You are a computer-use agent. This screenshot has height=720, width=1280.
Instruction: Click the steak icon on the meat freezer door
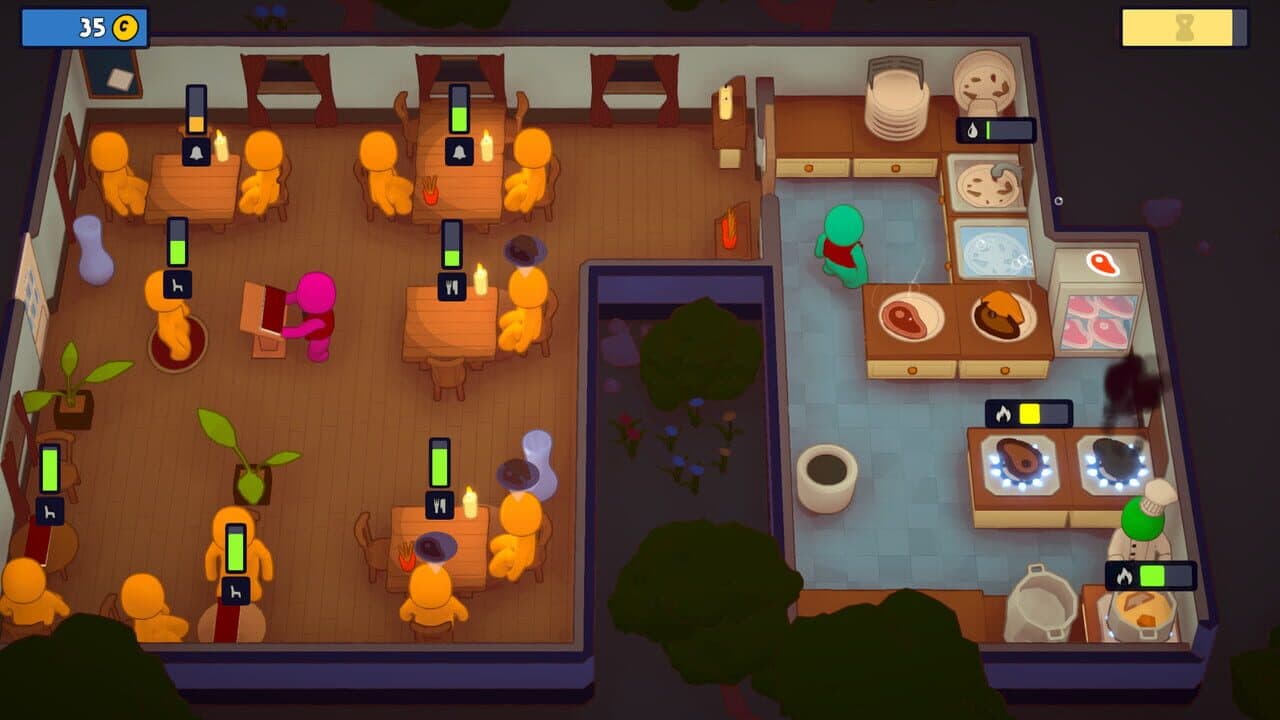(1102, 266)
